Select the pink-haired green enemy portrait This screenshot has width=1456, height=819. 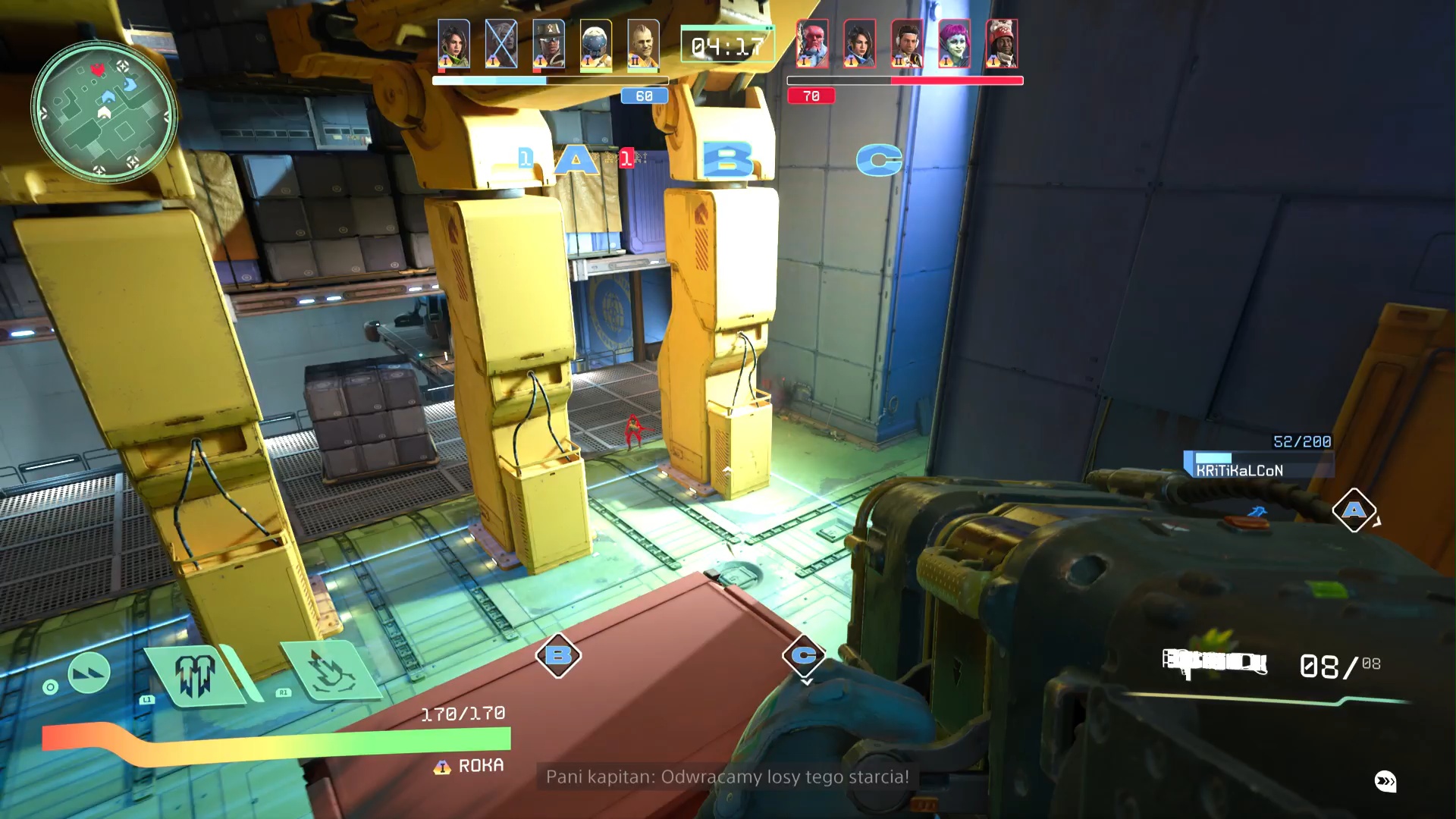[954, 44]
